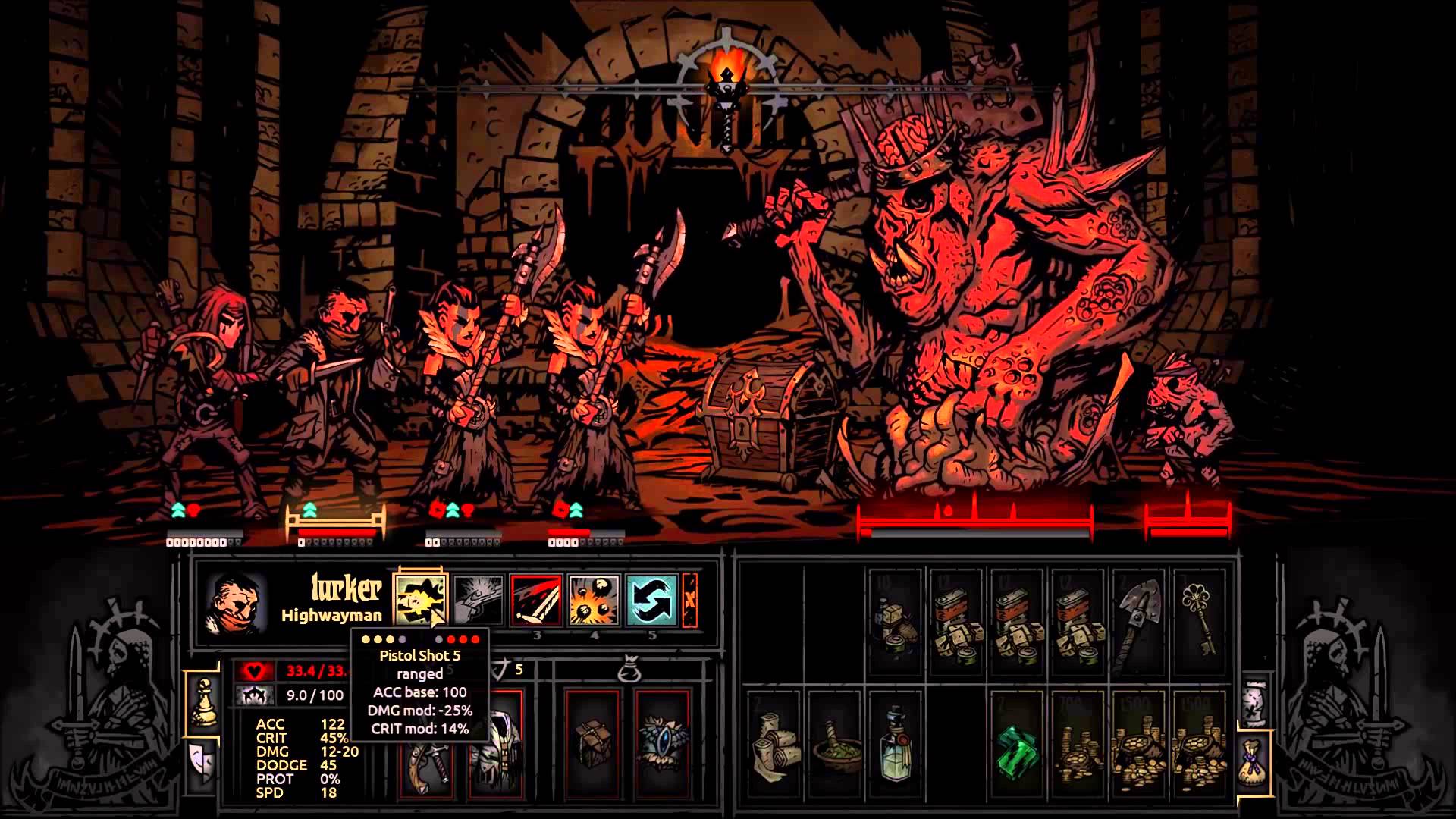Image resolution: width=1456 pixels, height=819 pixels.
Task: Pick the blue gem feathered trinket
Action: click(x=662, y=743)
